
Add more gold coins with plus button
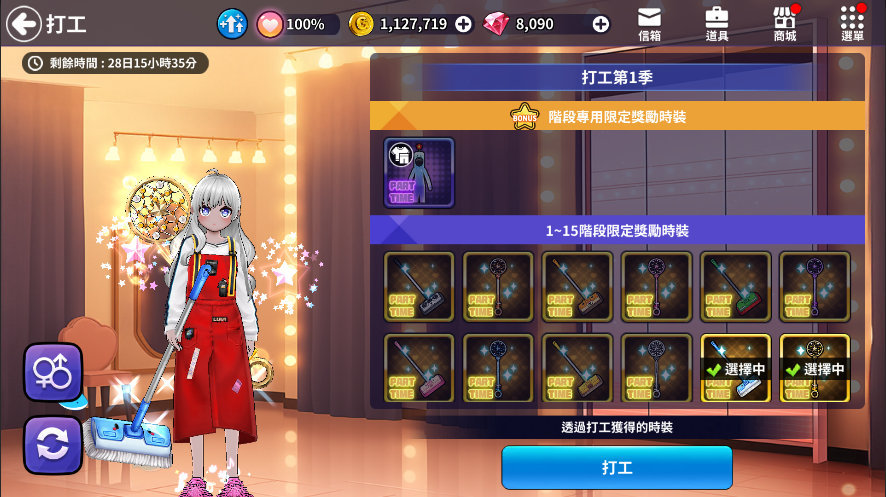(463, 24)
